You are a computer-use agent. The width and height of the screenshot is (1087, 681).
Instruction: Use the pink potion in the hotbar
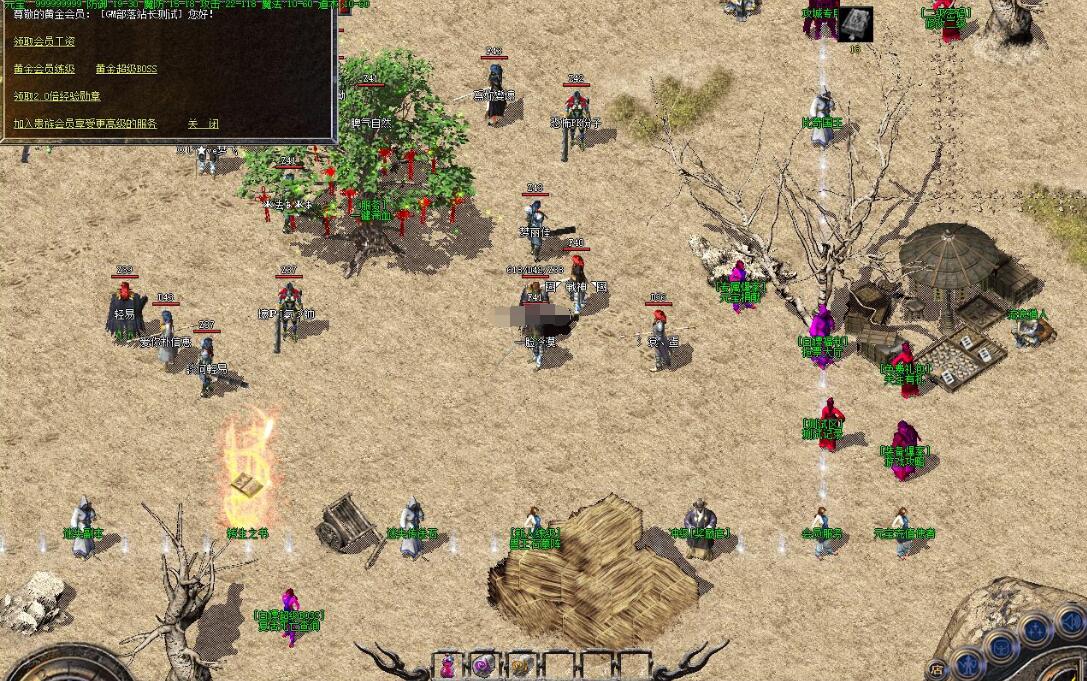447,665
